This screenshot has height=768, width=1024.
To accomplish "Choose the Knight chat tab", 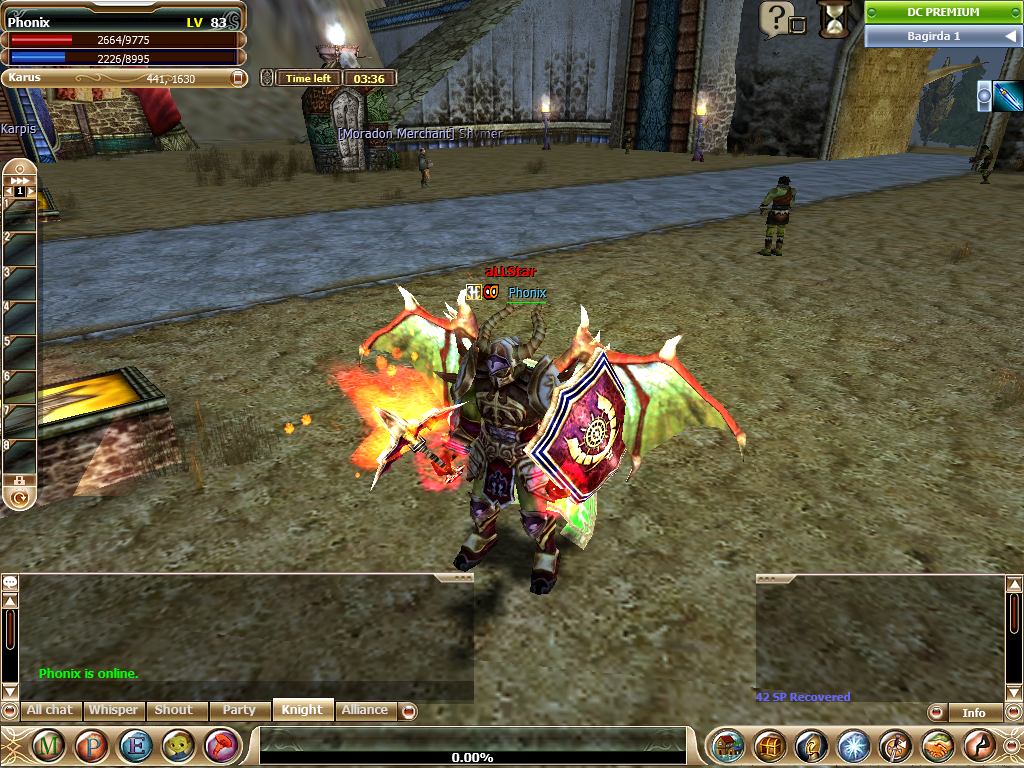I will point(302,710).
